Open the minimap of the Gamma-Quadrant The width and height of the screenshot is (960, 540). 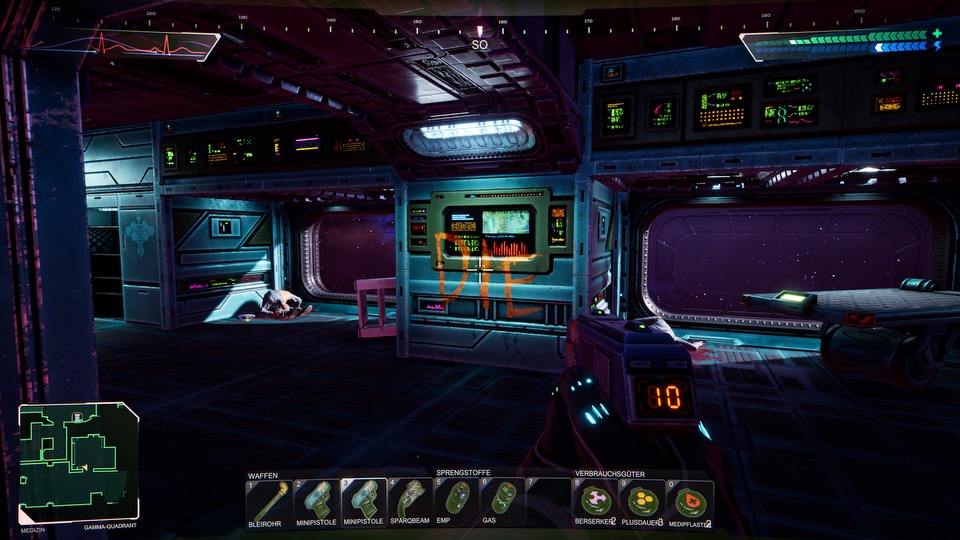[x=78, y=462]
